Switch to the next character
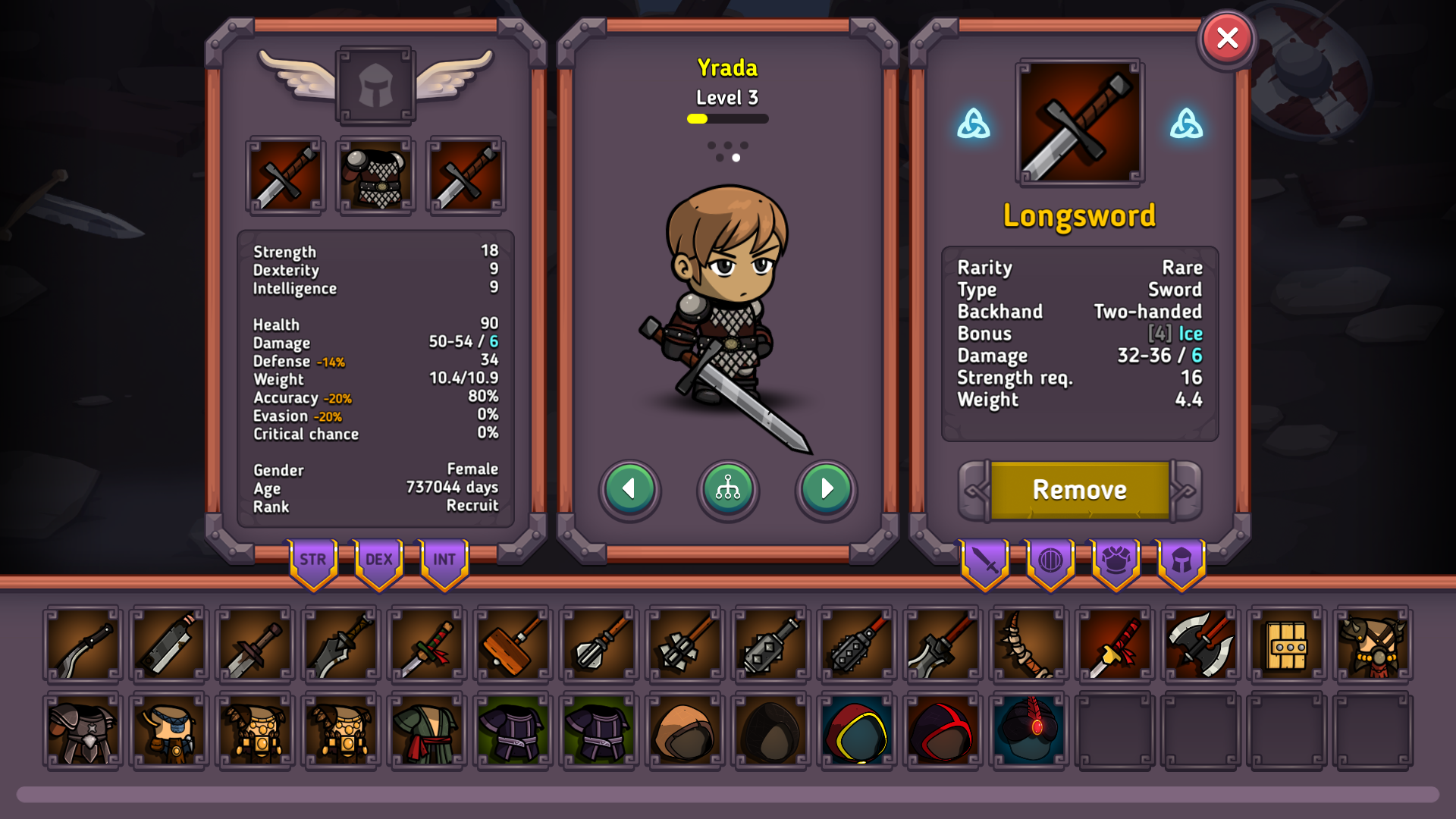Image resolution: width=1456 pixels, height=819 pixels. click(x=826, y=489)
